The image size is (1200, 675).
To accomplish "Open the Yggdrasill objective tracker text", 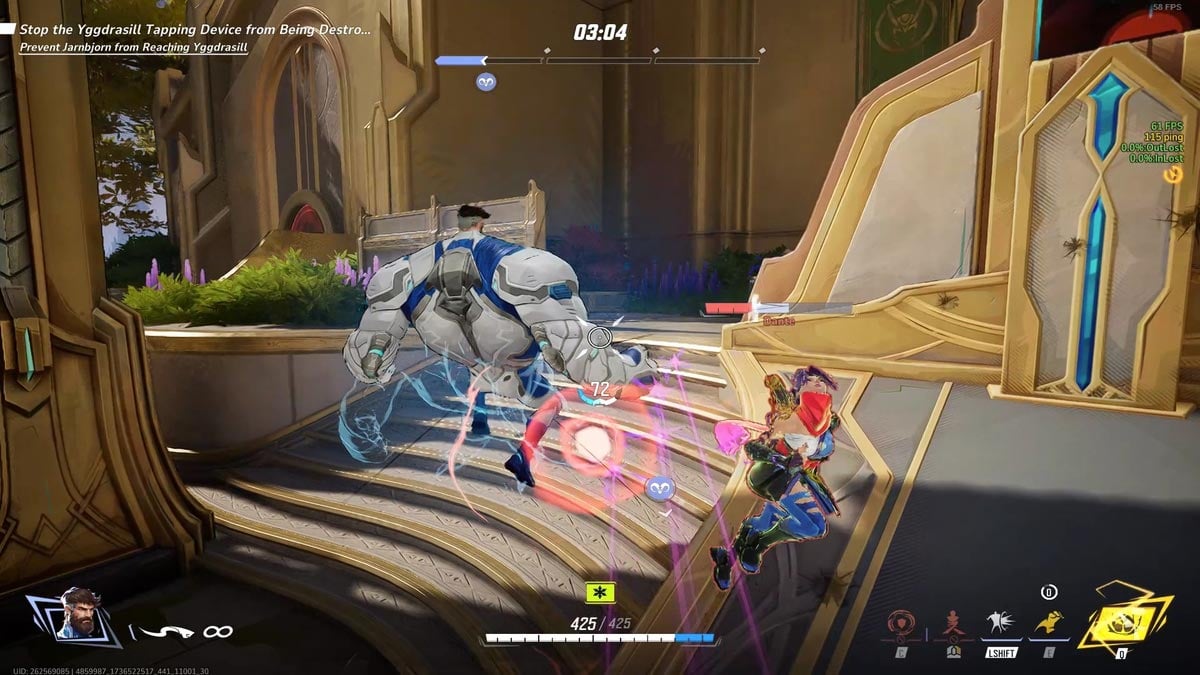I will [194, 30].
